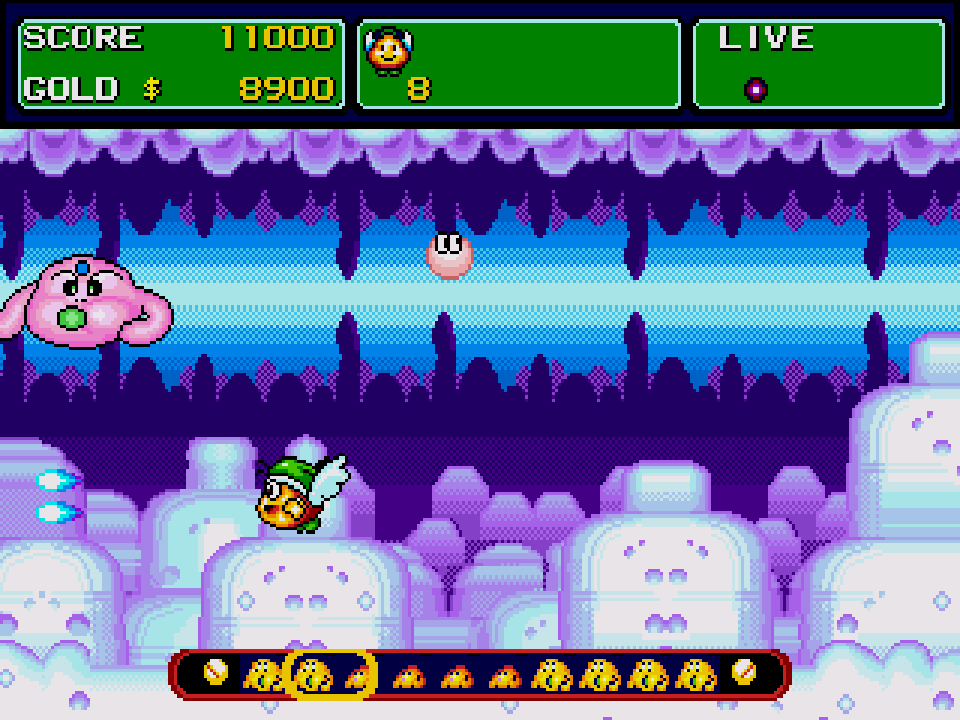Click the left end cap of radar

[215, 673]
